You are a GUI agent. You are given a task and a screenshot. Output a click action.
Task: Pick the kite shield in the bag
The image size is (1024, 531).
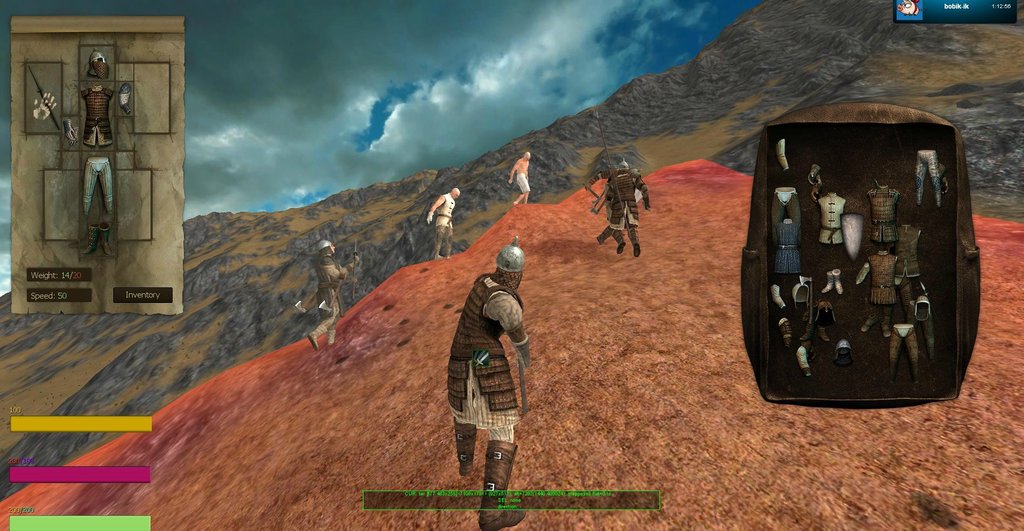(x=851, y=234)
